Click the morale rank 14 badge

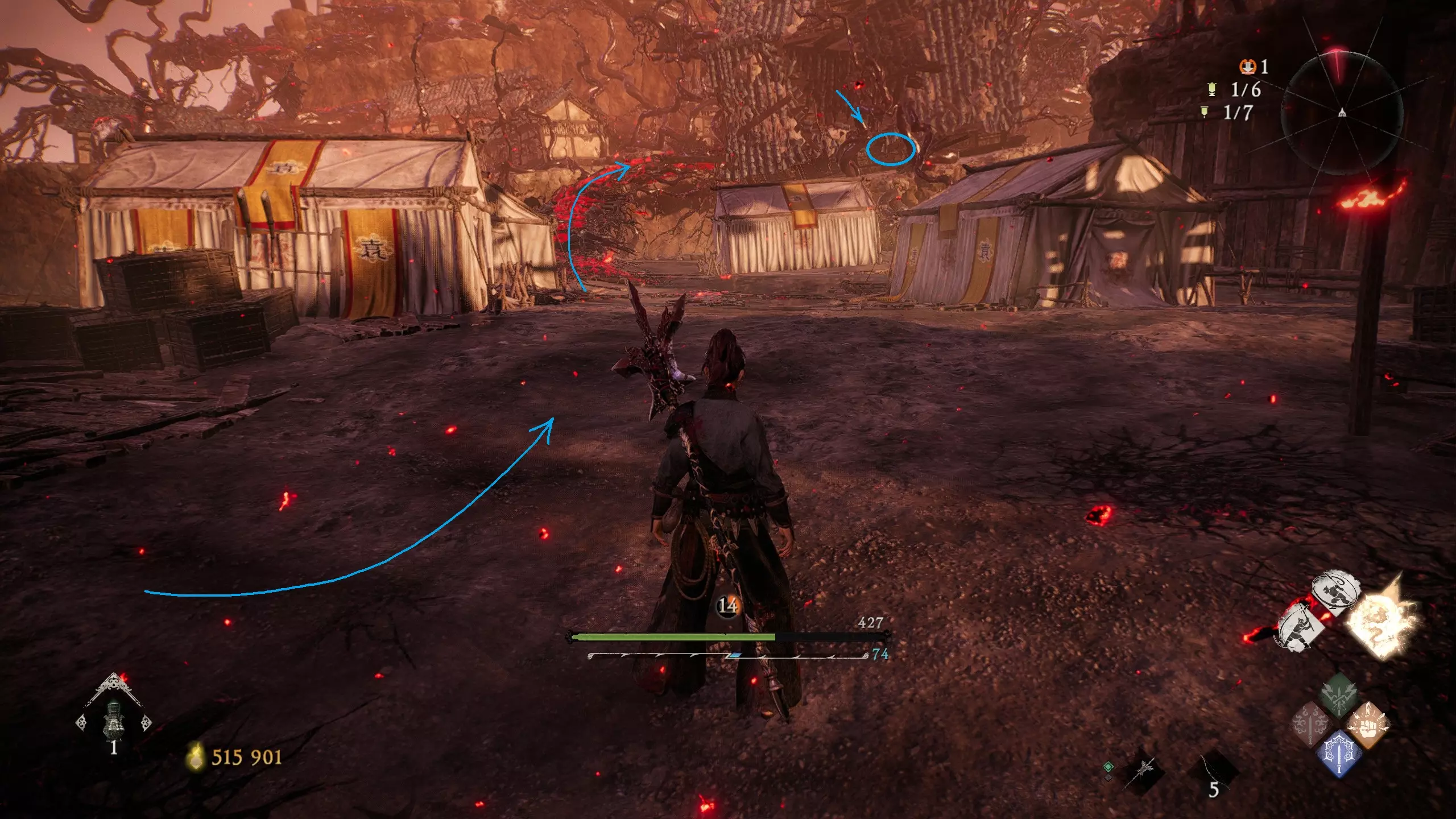point(727,606)
